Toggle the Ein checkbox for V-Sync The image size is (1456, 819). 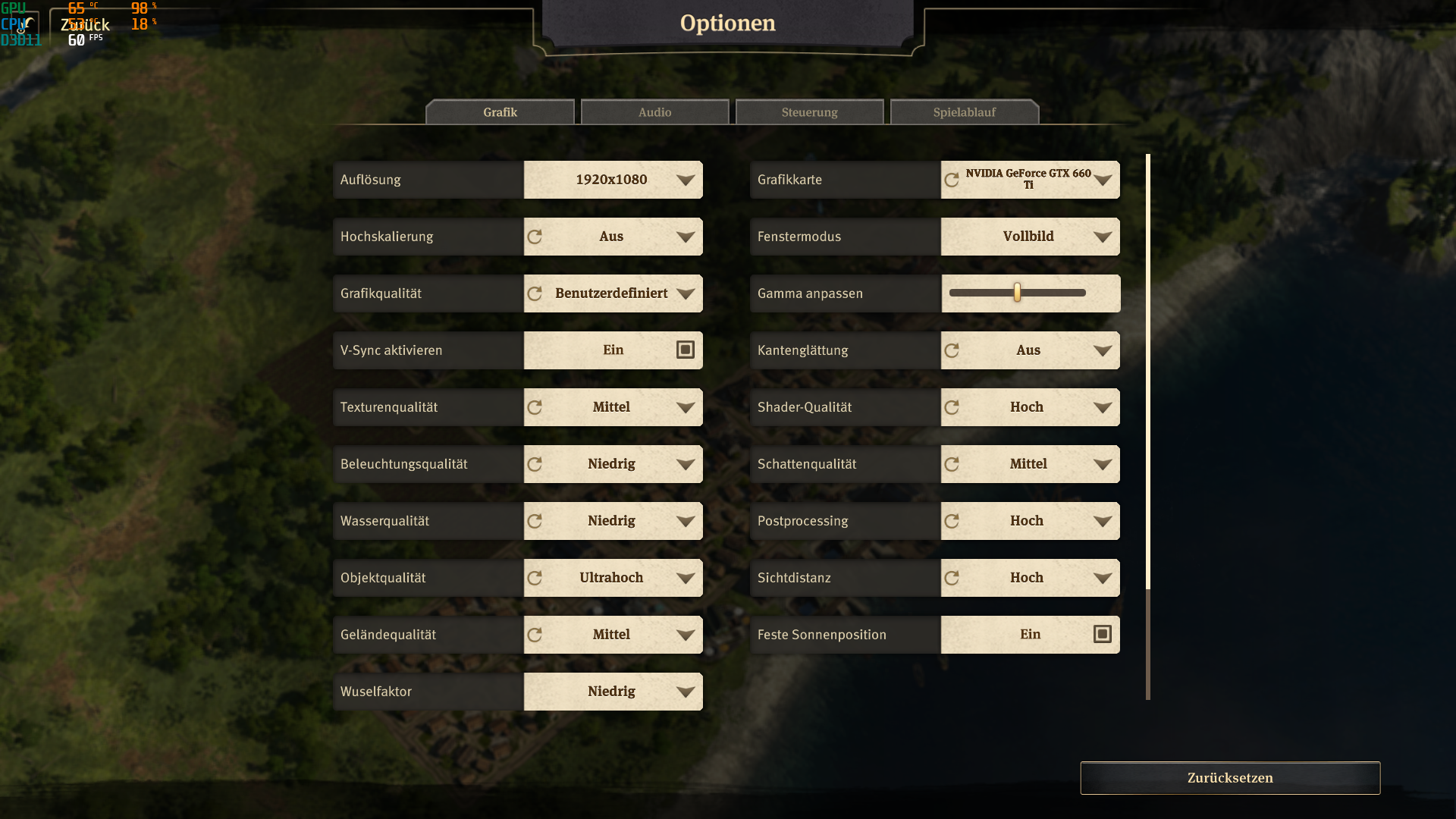tap(684, 350)
